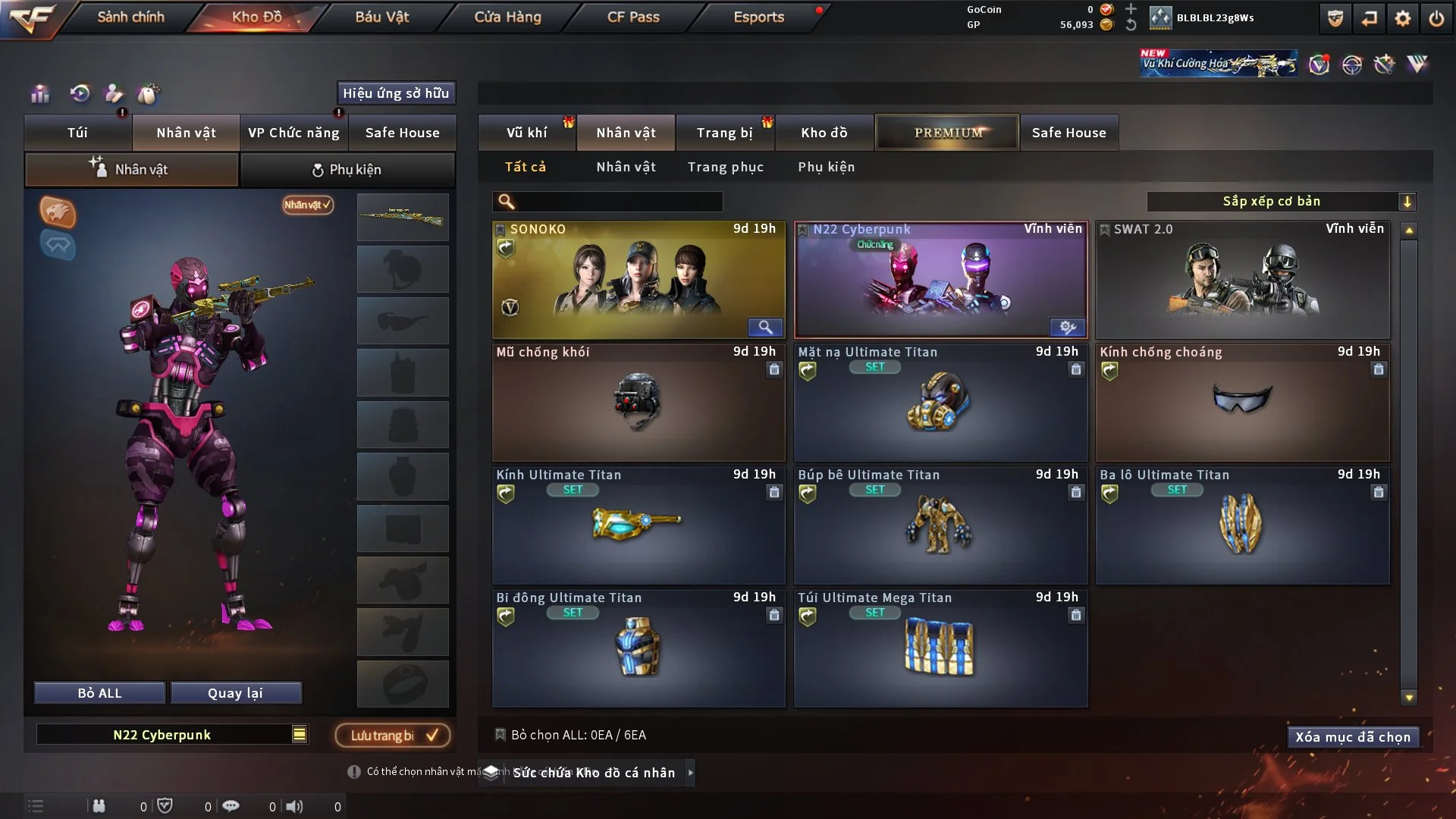This screenshot has width=1456, height=819.
Task: Click the list icon beside N22 Cyberpunk name field
Action: click(x=300, y=734)
